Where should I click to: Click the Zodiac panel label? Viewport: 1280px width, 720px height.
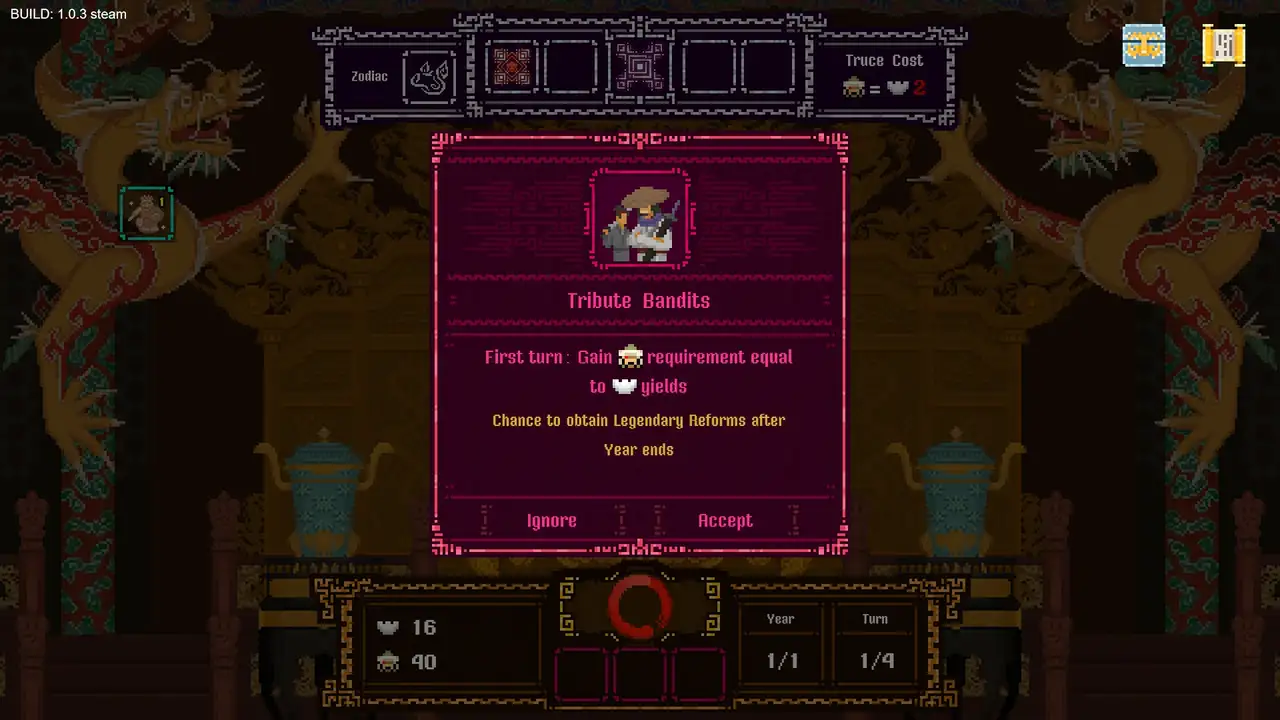[x=369, y=76]
